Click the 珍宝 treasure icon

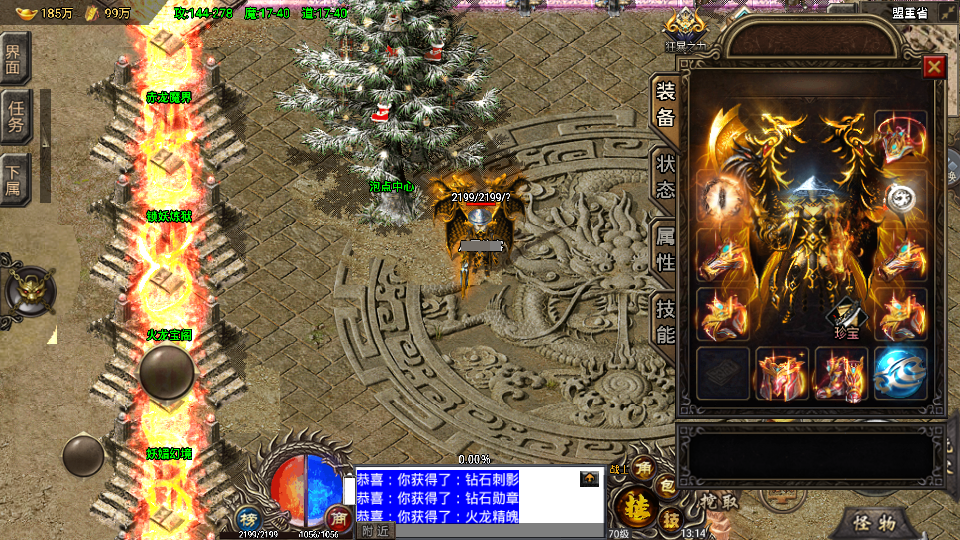[845, 320]
